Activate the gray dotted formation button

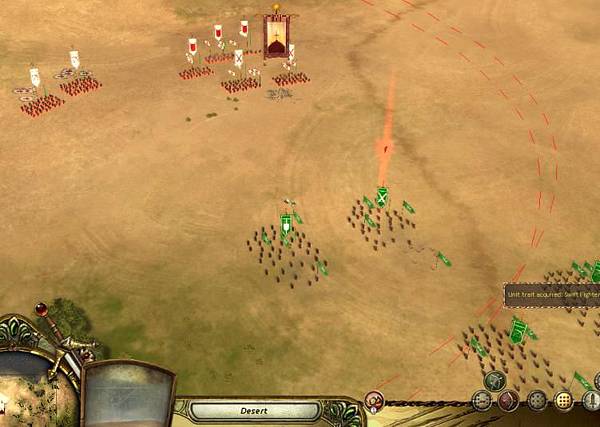click(x=537, y=402)
